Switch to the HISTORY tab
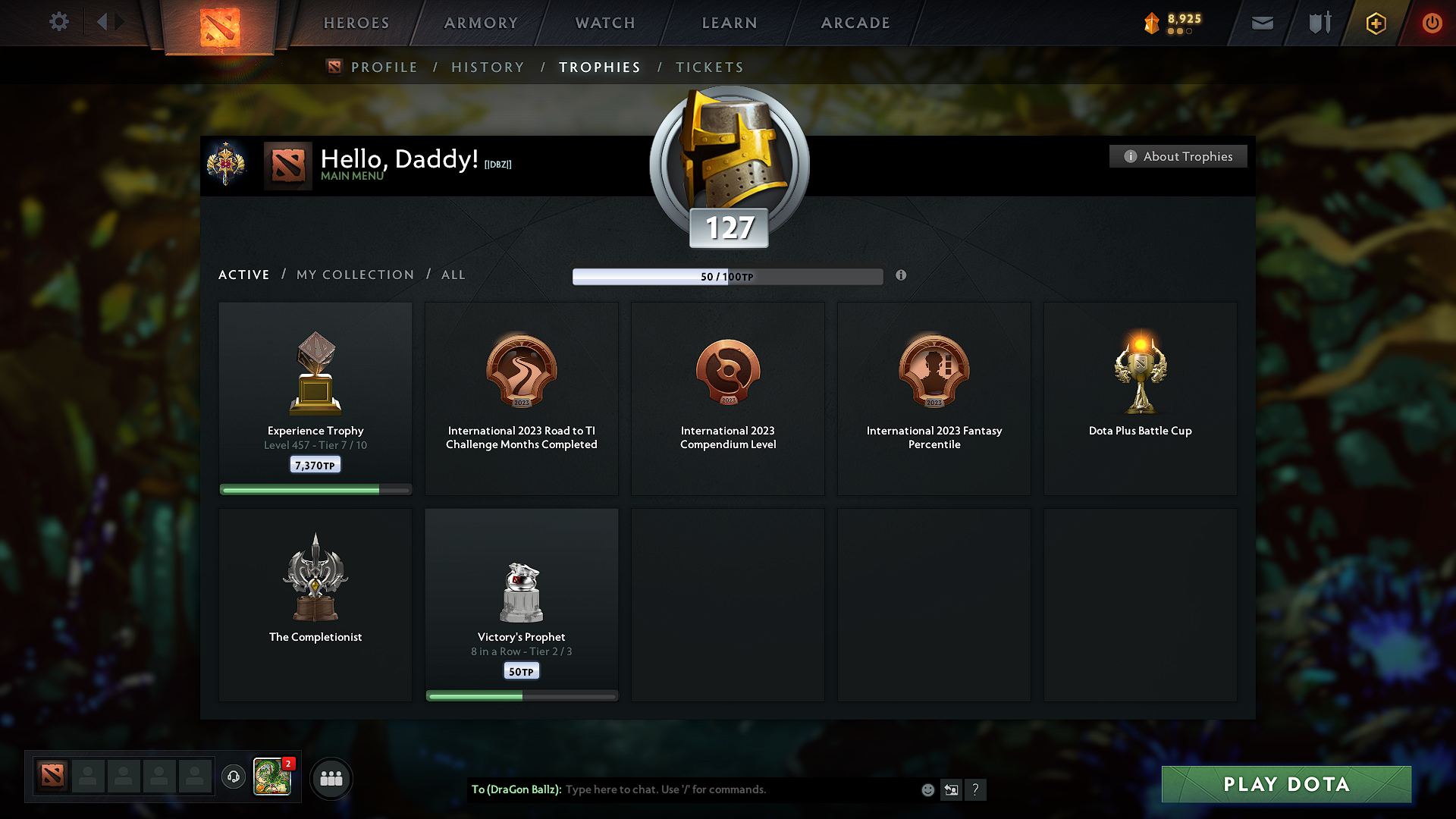The height and width of the screenshot is (819, 1456). pos(488,67)
